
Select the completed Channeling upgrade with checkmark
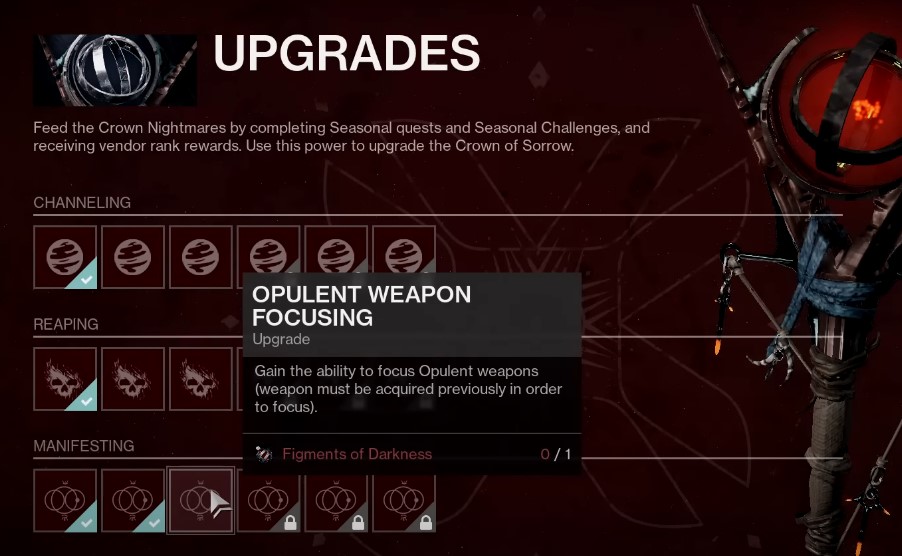65,258
